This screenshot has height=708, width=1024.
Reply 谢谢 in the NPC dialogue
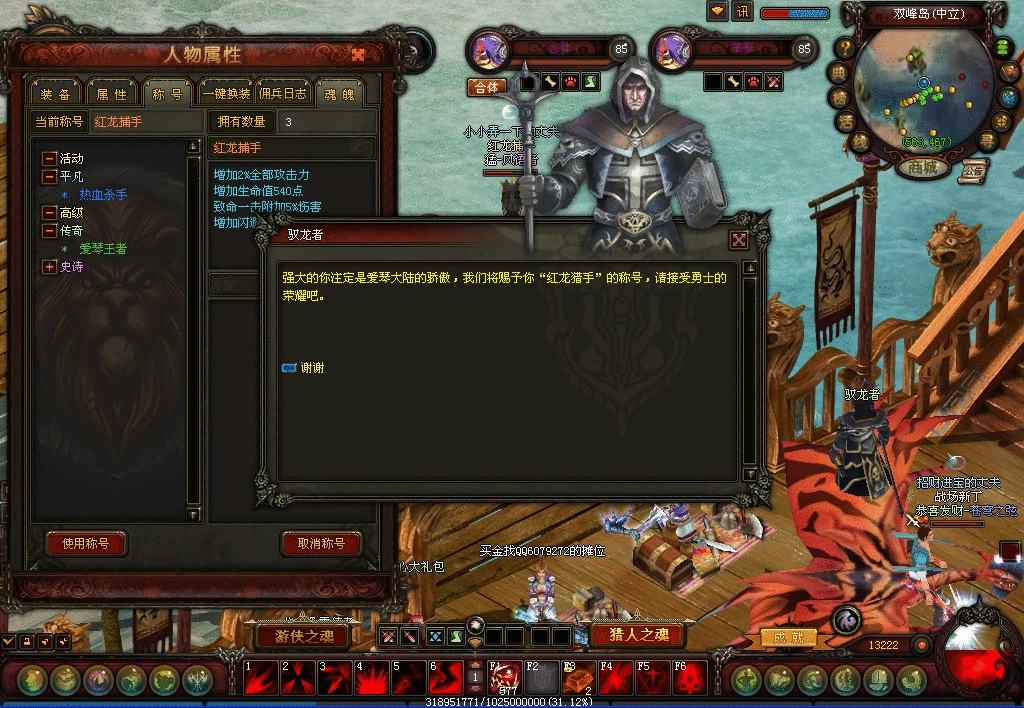(311, 368)
